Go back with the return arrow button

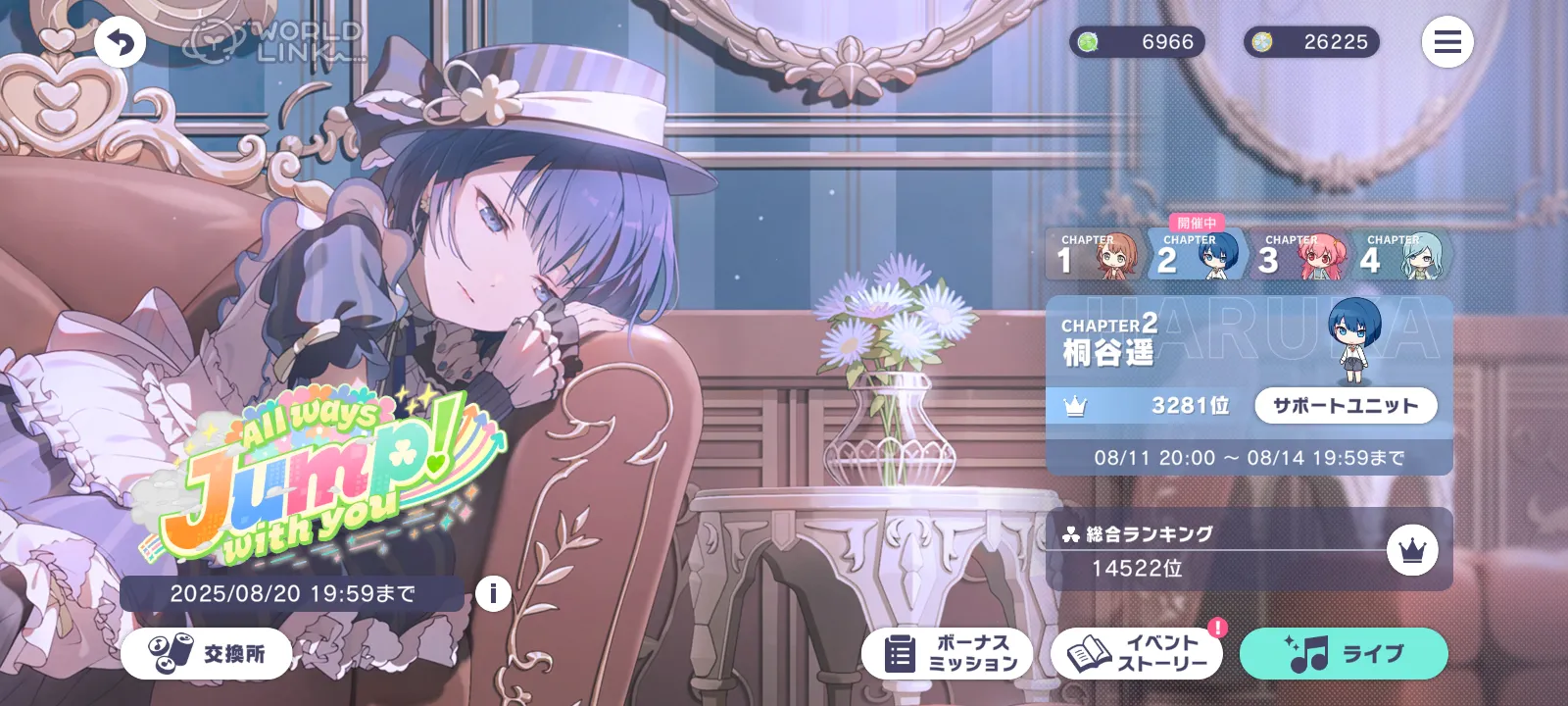point(121,43)
